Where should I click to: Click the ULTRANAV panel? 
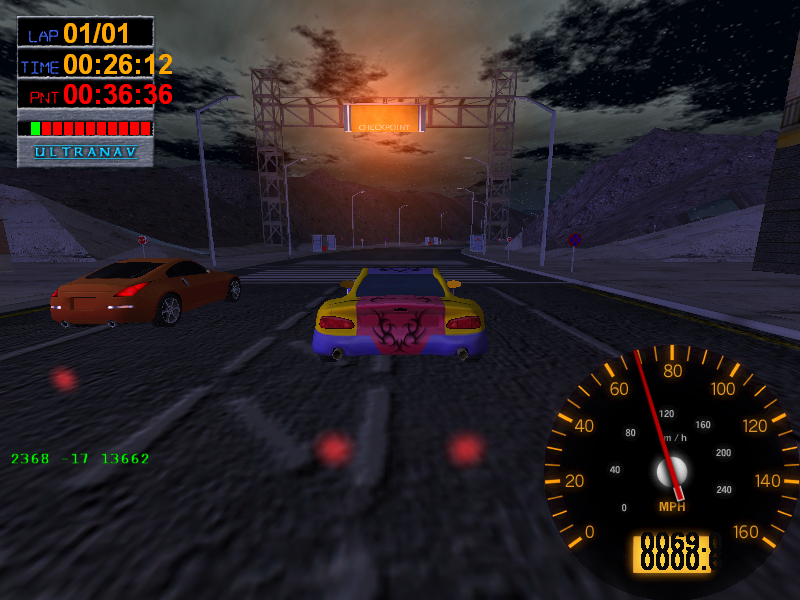click(x=86, y=152)
